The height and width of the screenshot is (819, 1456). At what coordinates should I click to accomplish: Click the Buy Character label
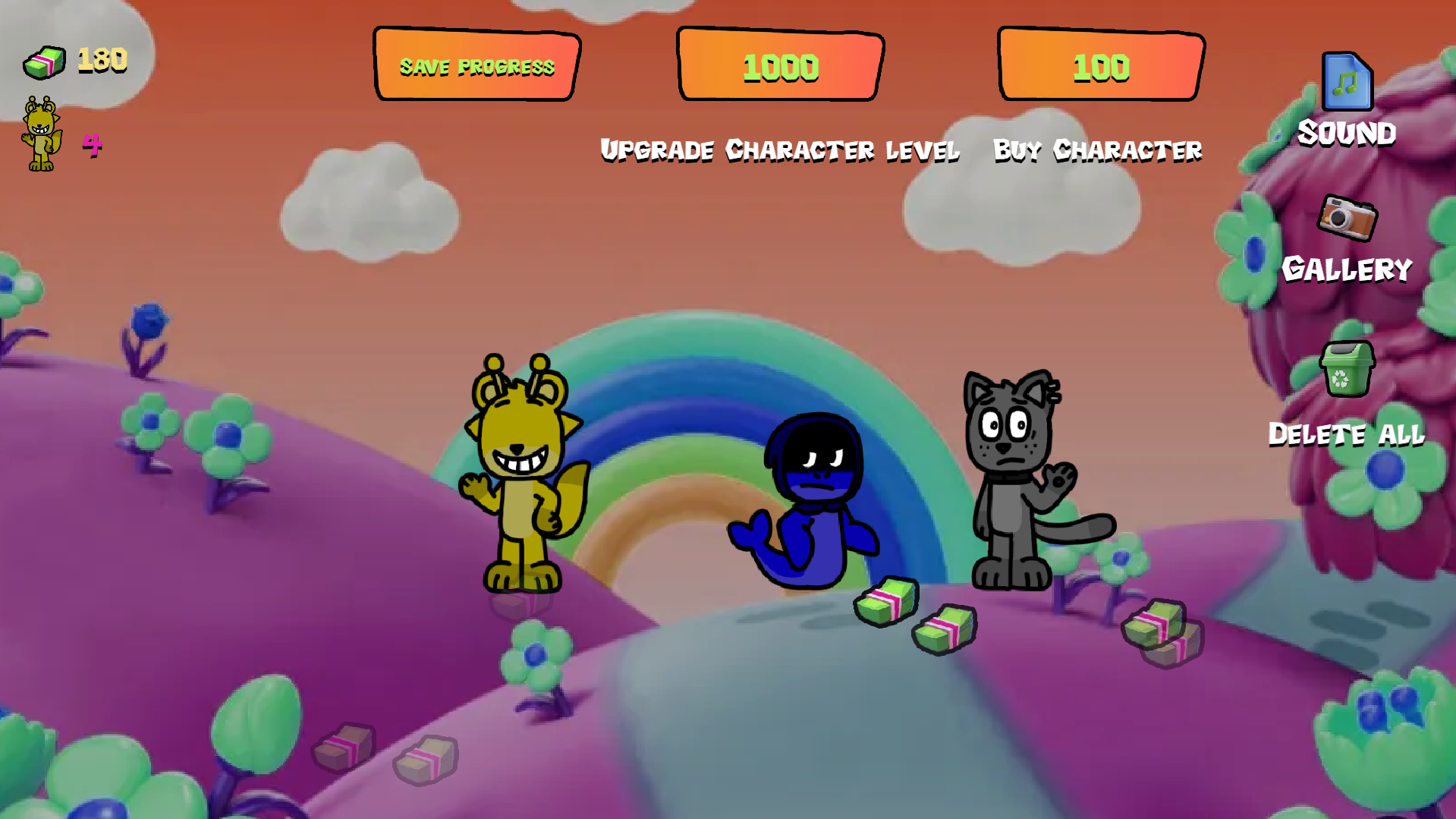pos(1098,150)
